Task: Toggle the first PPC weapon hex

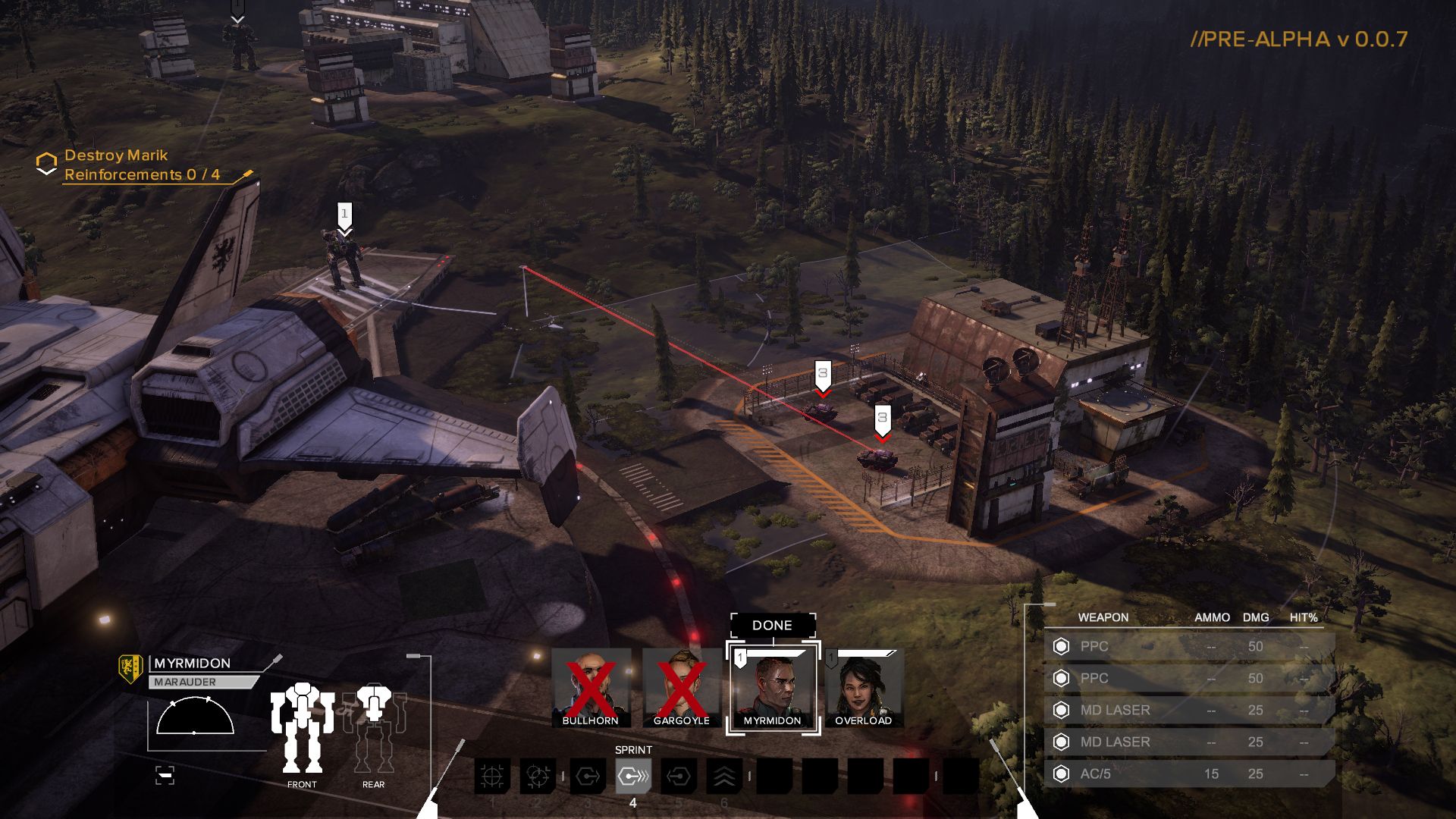Action: click(1060, 647)
